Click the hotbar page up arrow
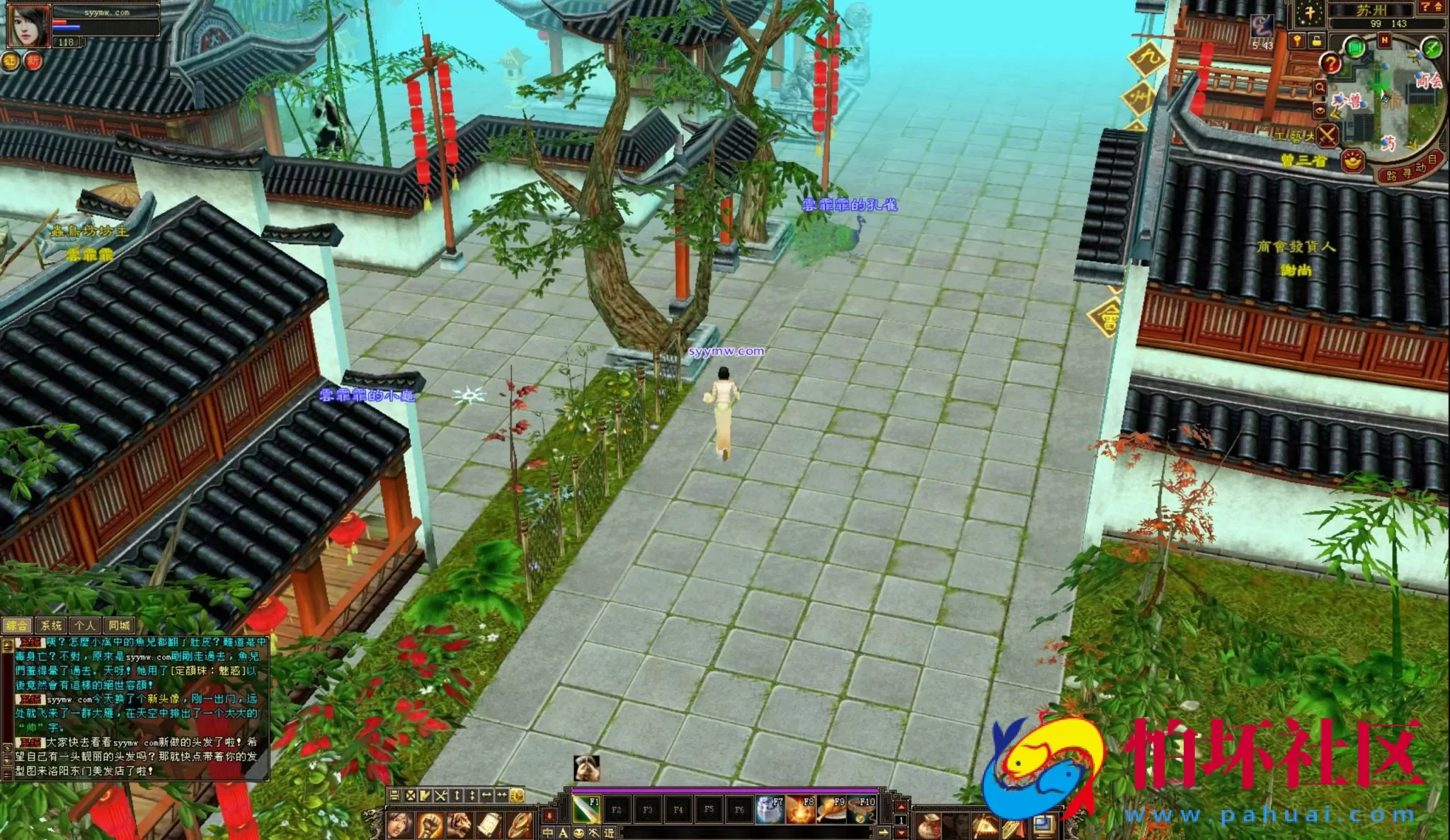The image size is (1450, 840). (x=901, y=807)
